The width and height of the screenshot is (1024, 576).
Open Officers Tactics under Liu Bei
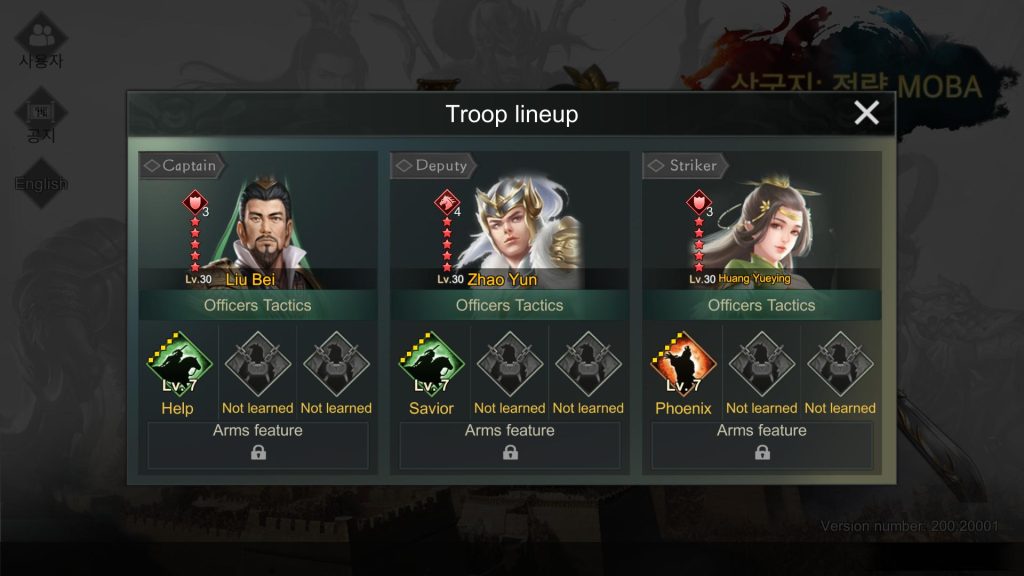pyautogui.click(x=258, y=305)
